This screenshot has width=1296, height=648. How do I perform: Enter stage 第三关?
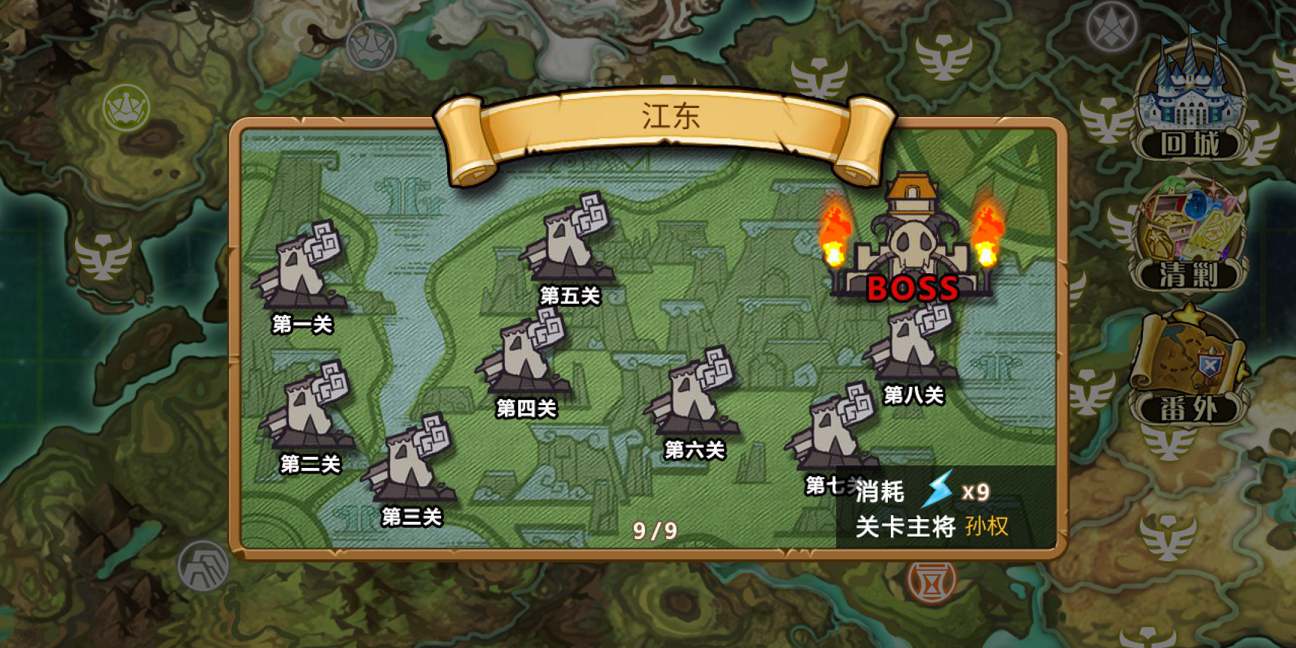(410, 462)
